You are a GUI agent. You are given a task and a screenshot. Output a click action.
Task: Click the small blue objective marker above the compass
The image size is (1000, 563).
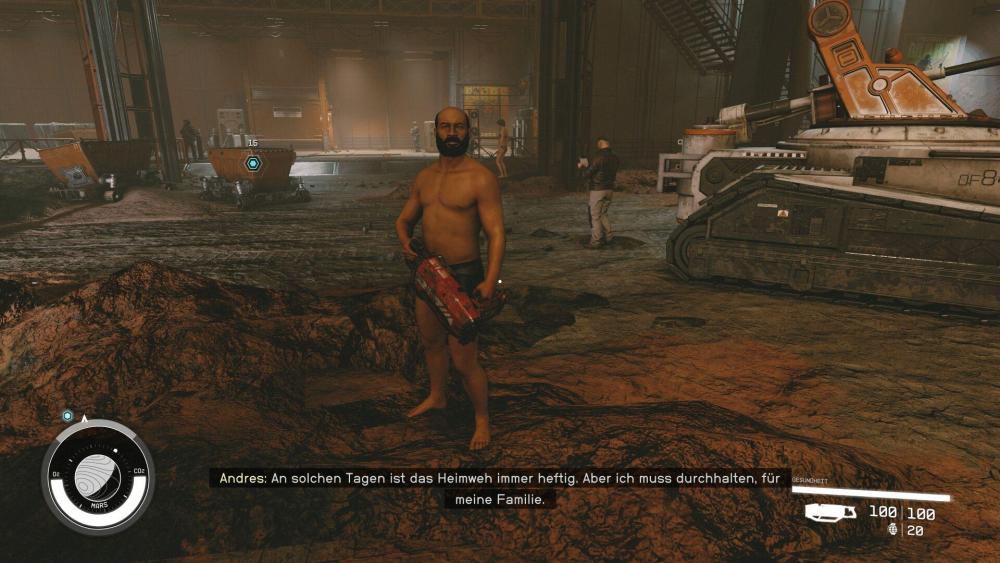(x=68, y=415)
